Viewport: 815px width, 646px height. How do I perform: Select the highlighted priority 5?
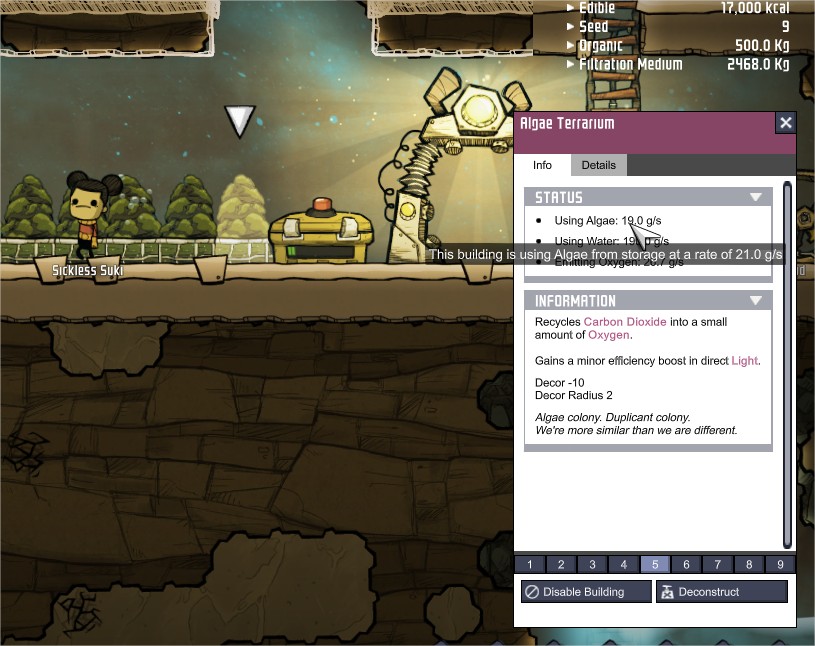[x=655, y=565]
